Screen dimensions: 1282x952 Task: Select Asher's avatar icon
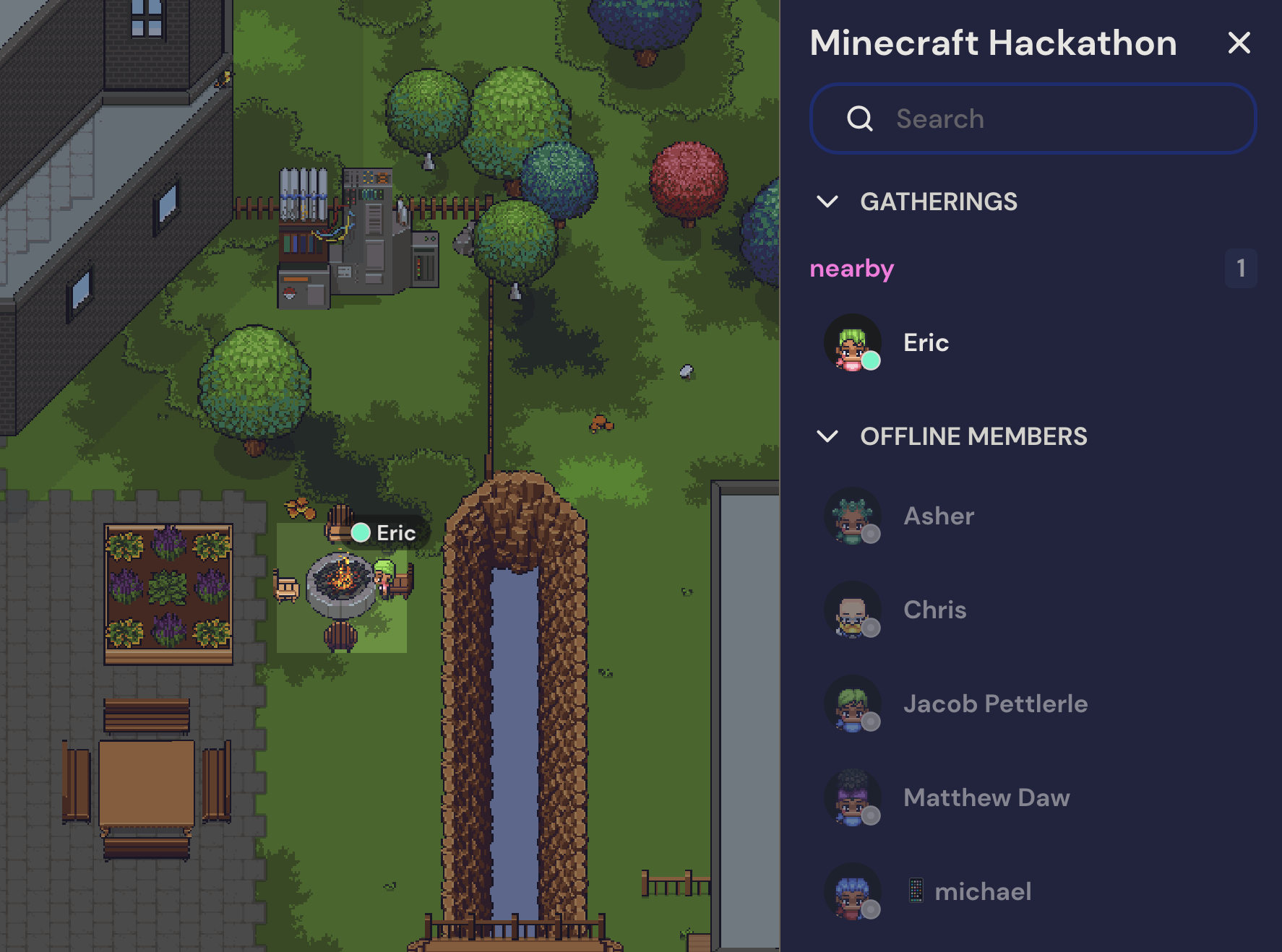pyautogui.click(x=853, y=516)
